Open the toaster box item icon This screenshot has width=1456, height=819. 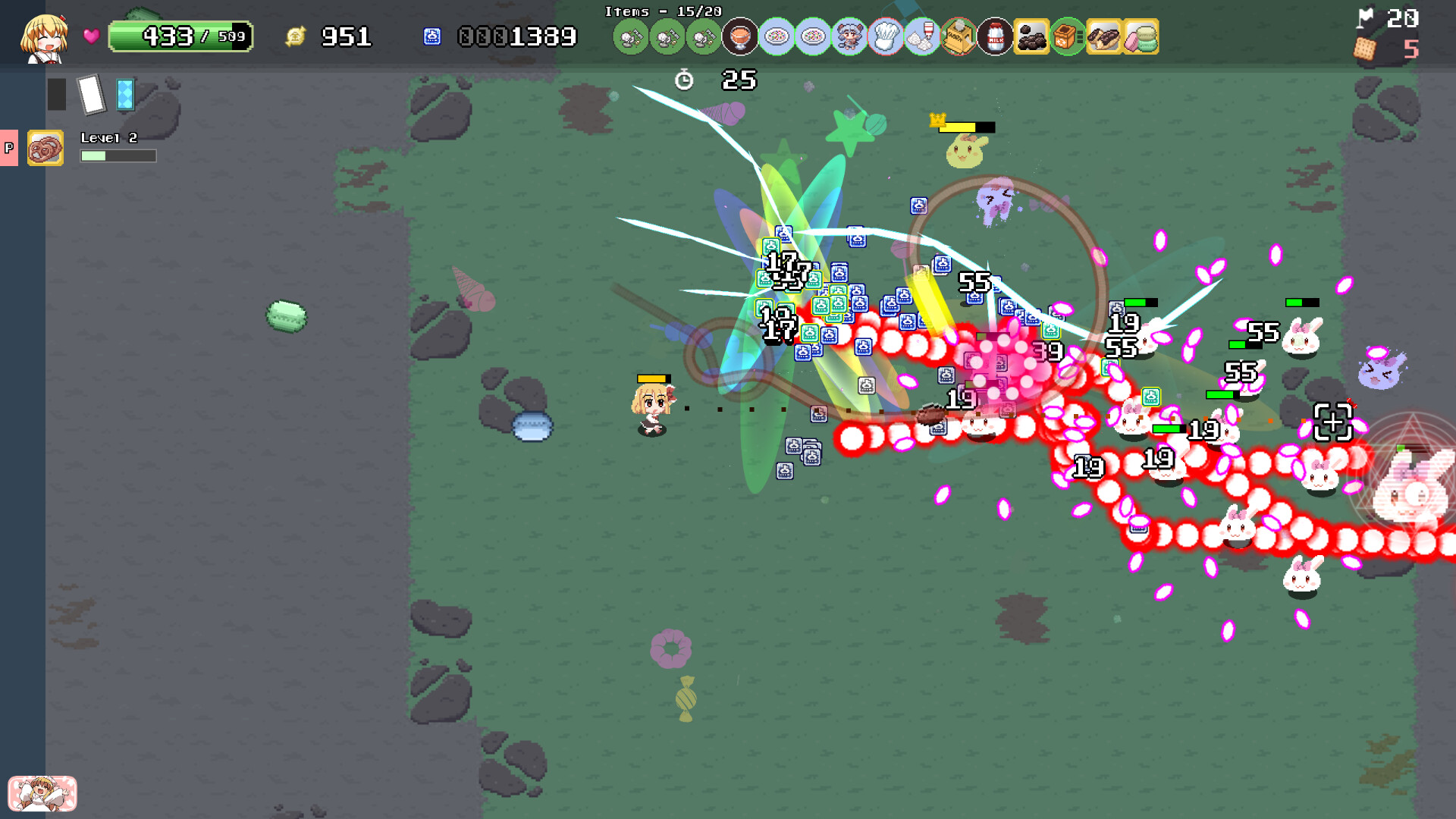pyautogui.click(x=958, y=36)
